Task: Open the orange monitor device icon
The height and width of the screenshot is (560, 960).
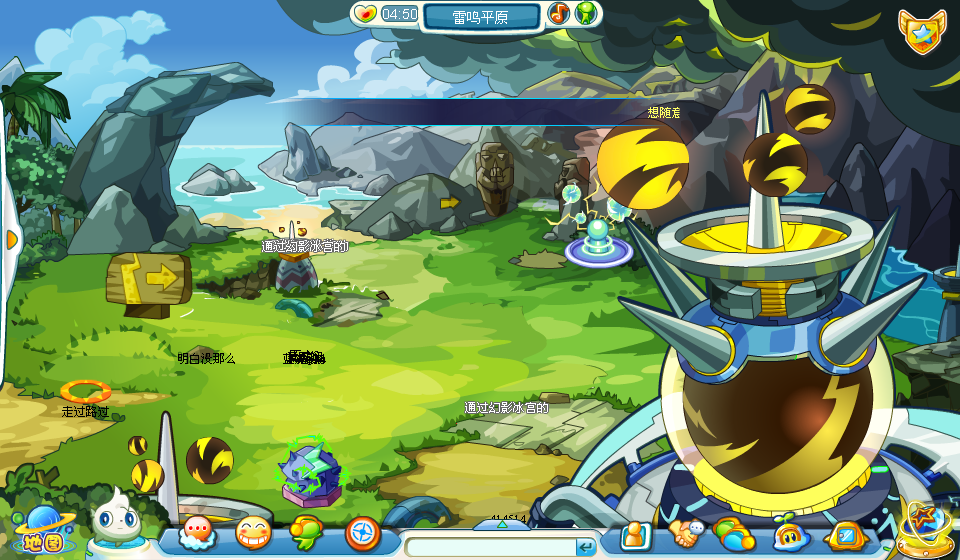Action: [845, 535]
